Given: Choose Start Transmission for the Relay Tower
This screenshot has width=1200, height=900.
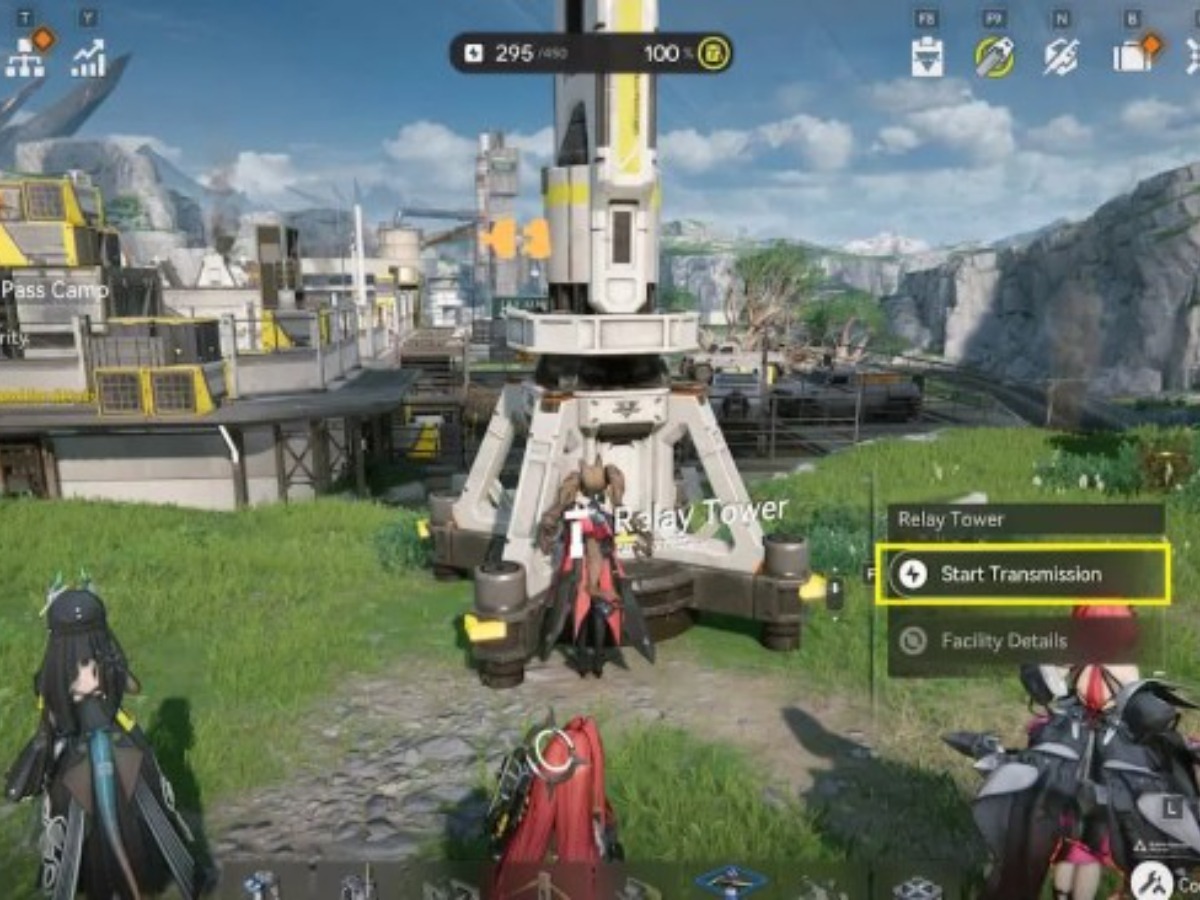Looking at the screenshot, I should pos(1021,574).
